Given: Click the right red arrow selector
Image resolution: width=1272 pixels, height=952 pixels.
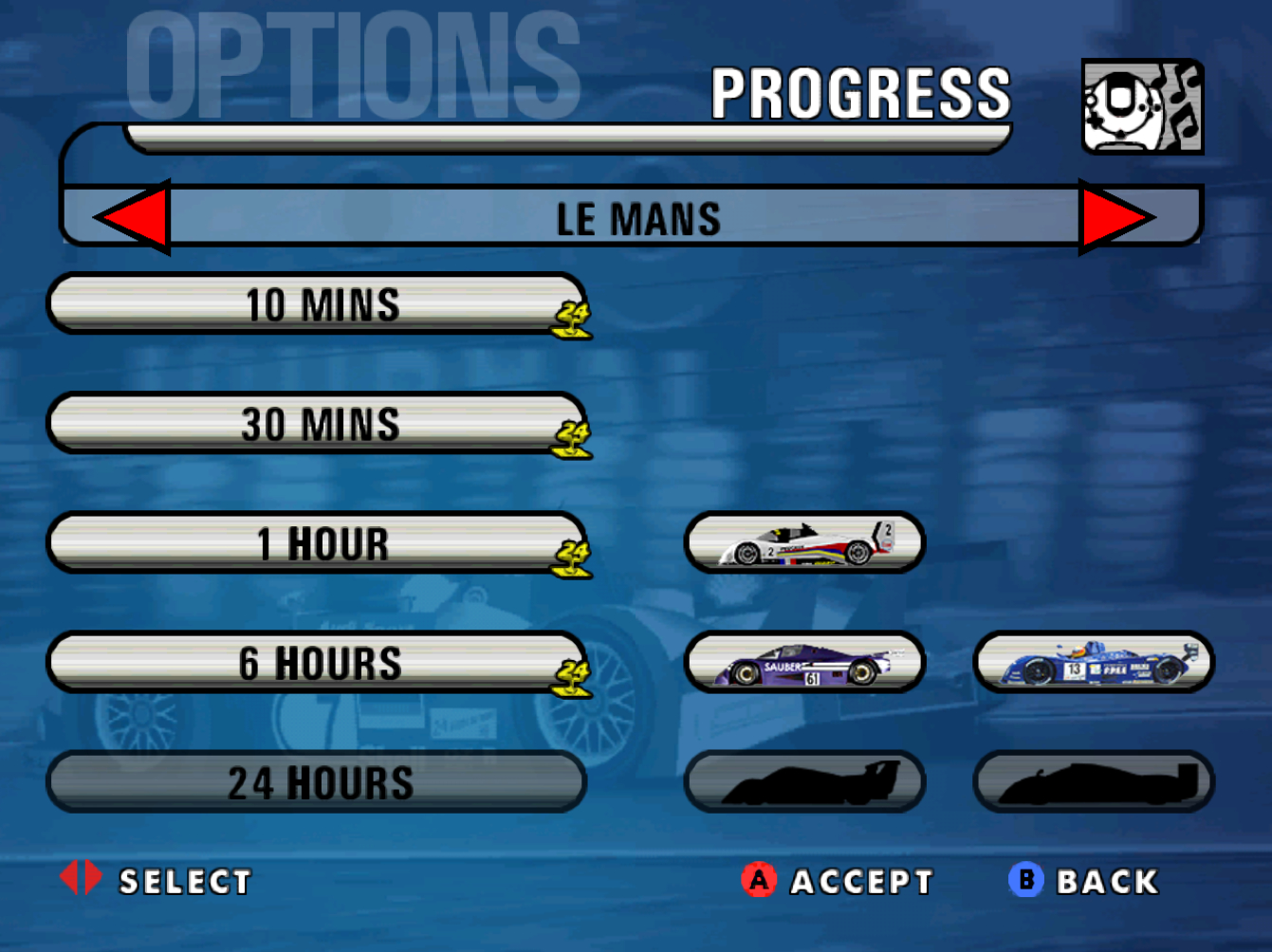Looking at the screenshot, I should [1114, 217].
